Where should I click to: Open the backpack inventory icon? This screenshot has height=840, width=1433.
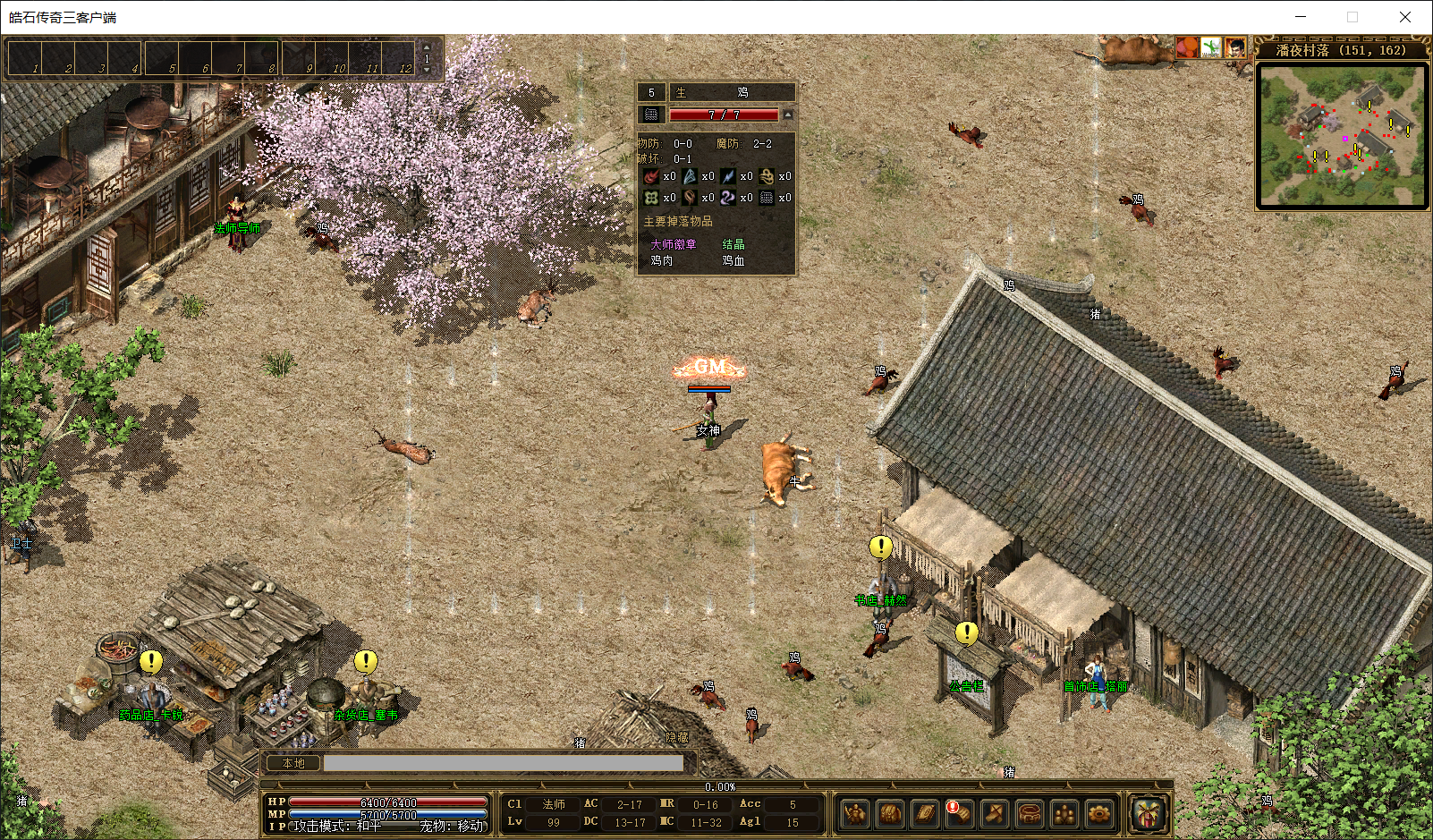tap(890, 813)
